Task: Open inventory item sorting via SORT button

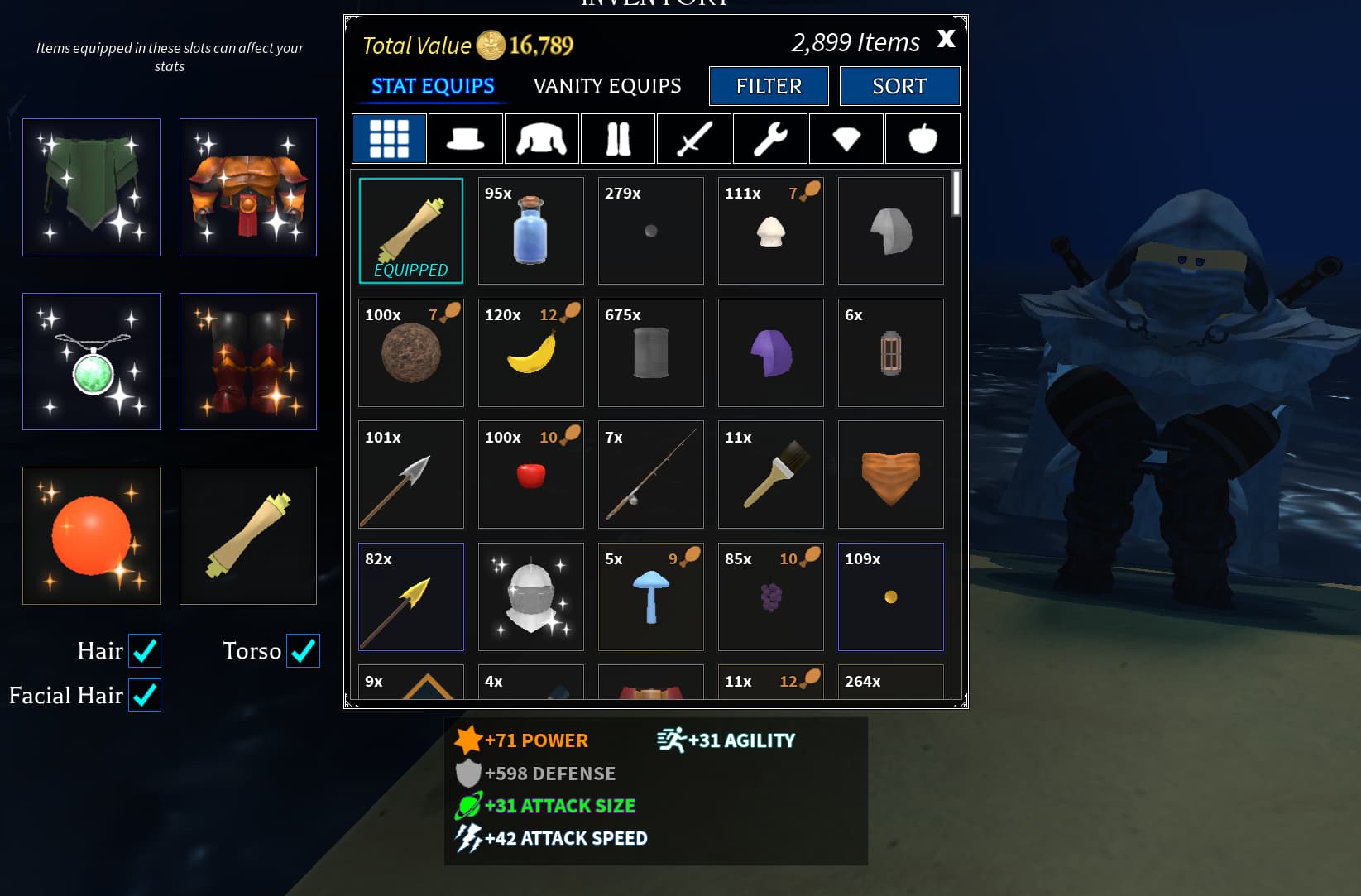Action: point(899,86)
